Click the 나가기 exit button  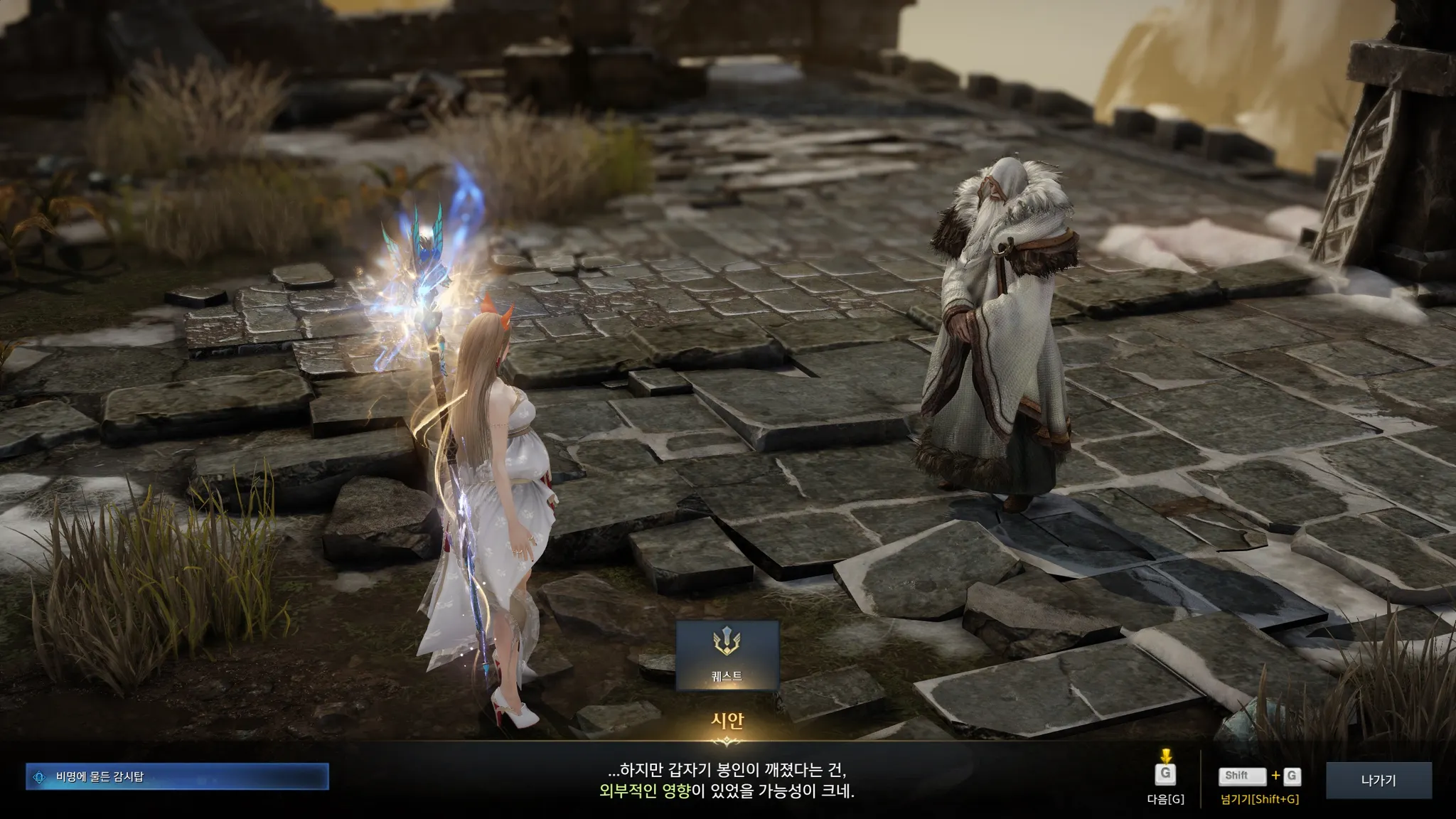pyautogui.click(x=1379, y=780)
